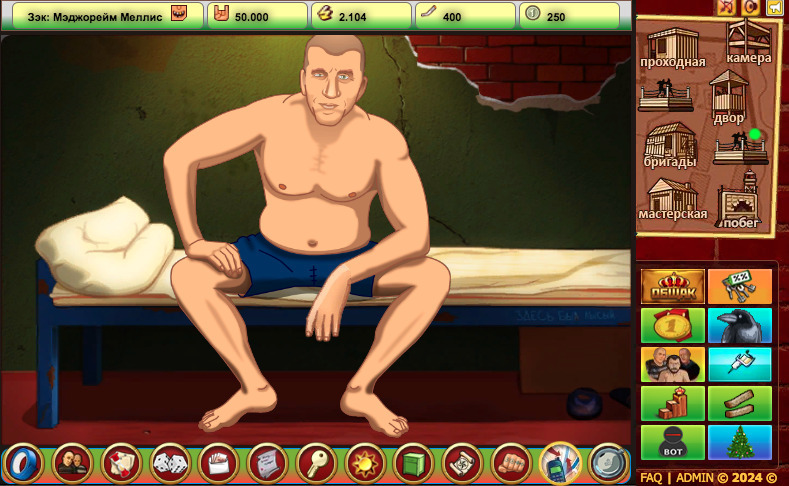The width and height of the screenshot is (789, 486).
Task: Open the black crow button
Action: (x=740, y=325)
